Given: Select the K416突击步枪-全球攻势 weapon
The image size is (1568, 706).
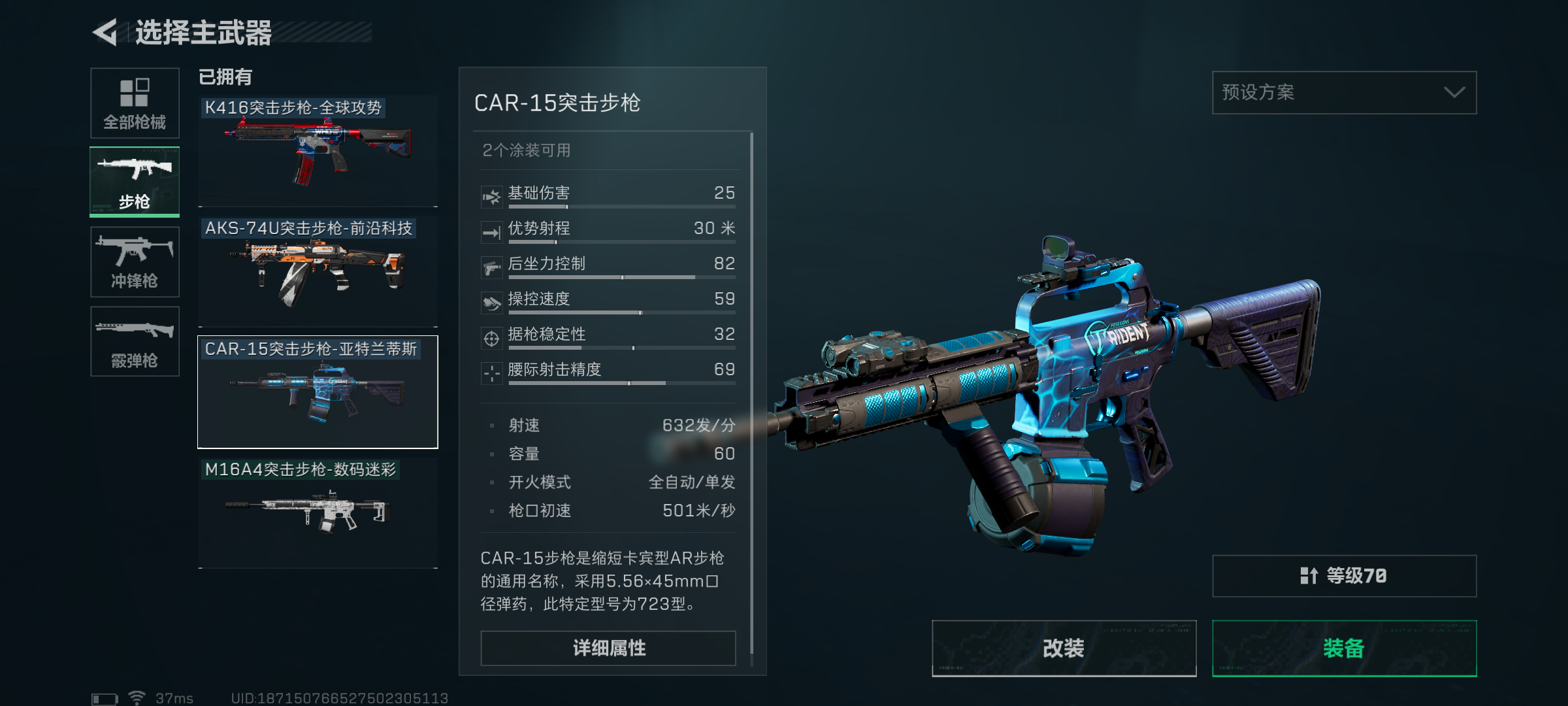Looking at the screenshot, I should click(x=318, y=152).
